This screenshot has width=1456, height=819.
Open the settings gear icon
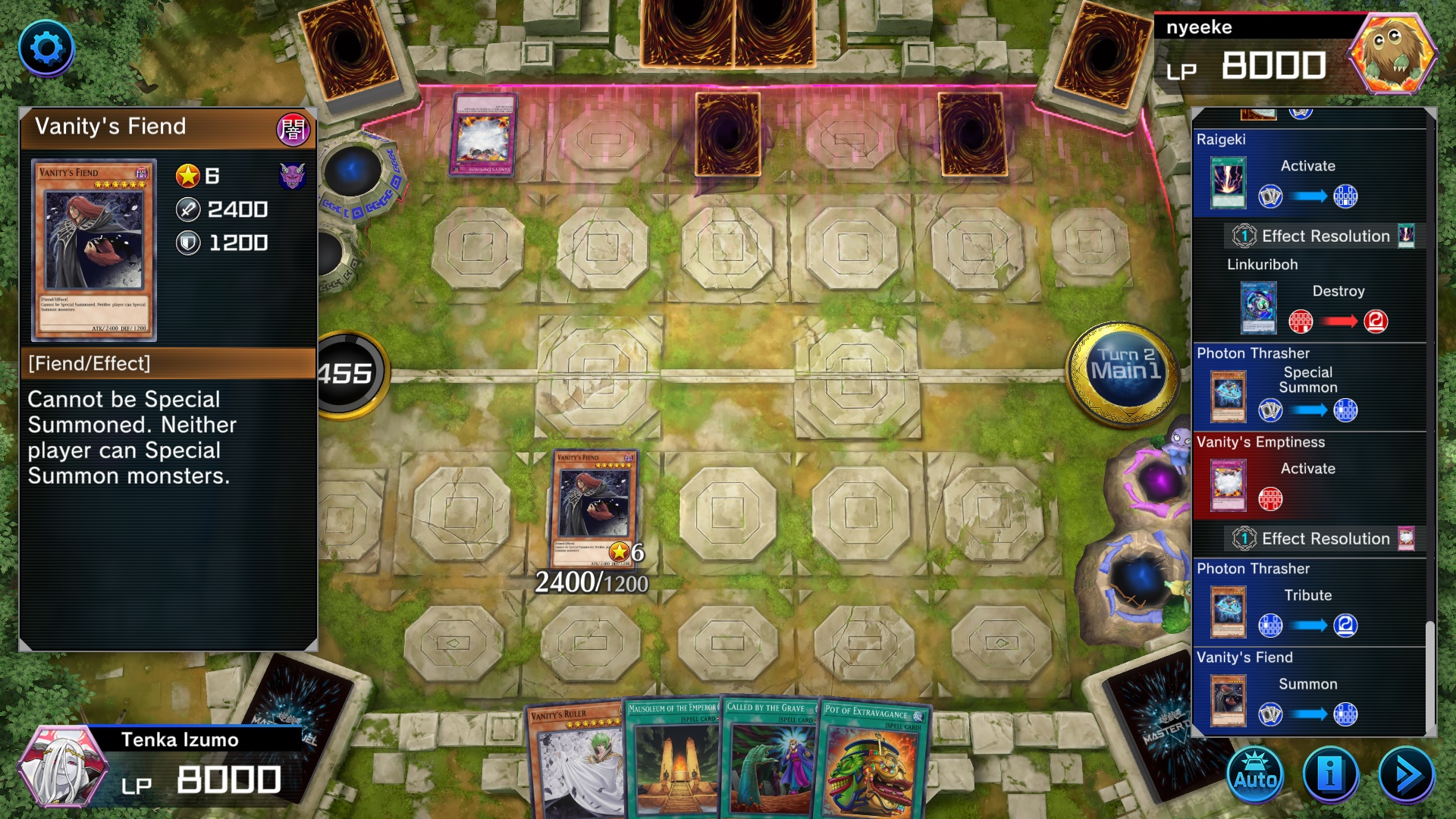click(x=48, y=48)
